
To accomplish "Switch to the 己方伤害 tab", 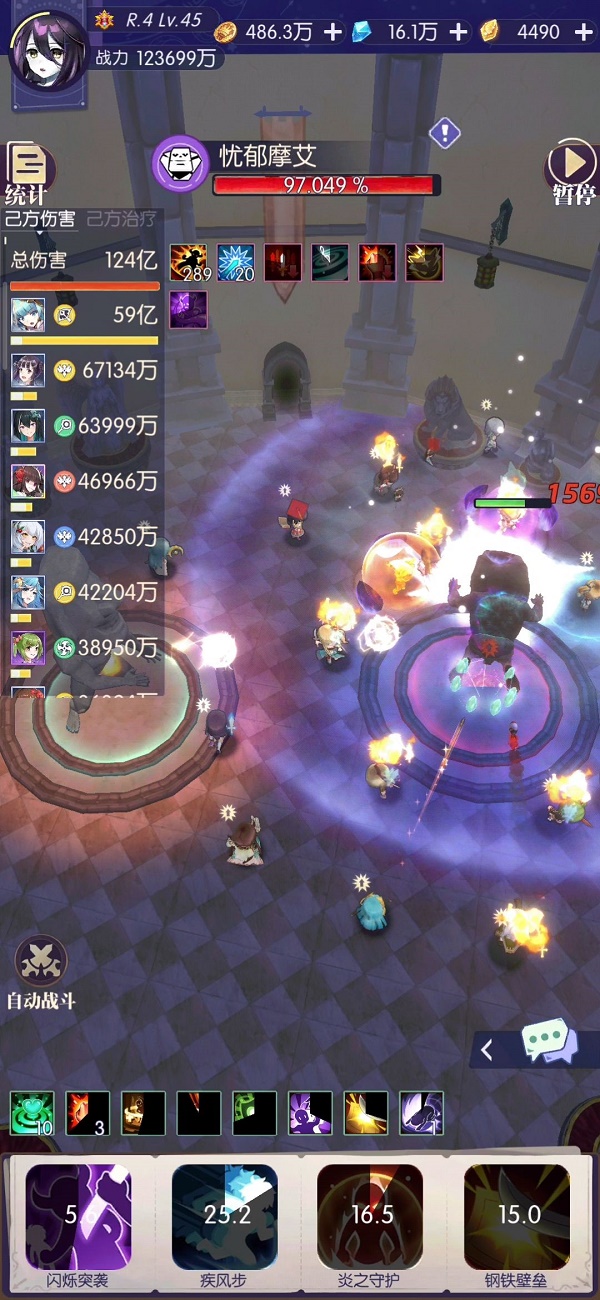I will (40, 219).
